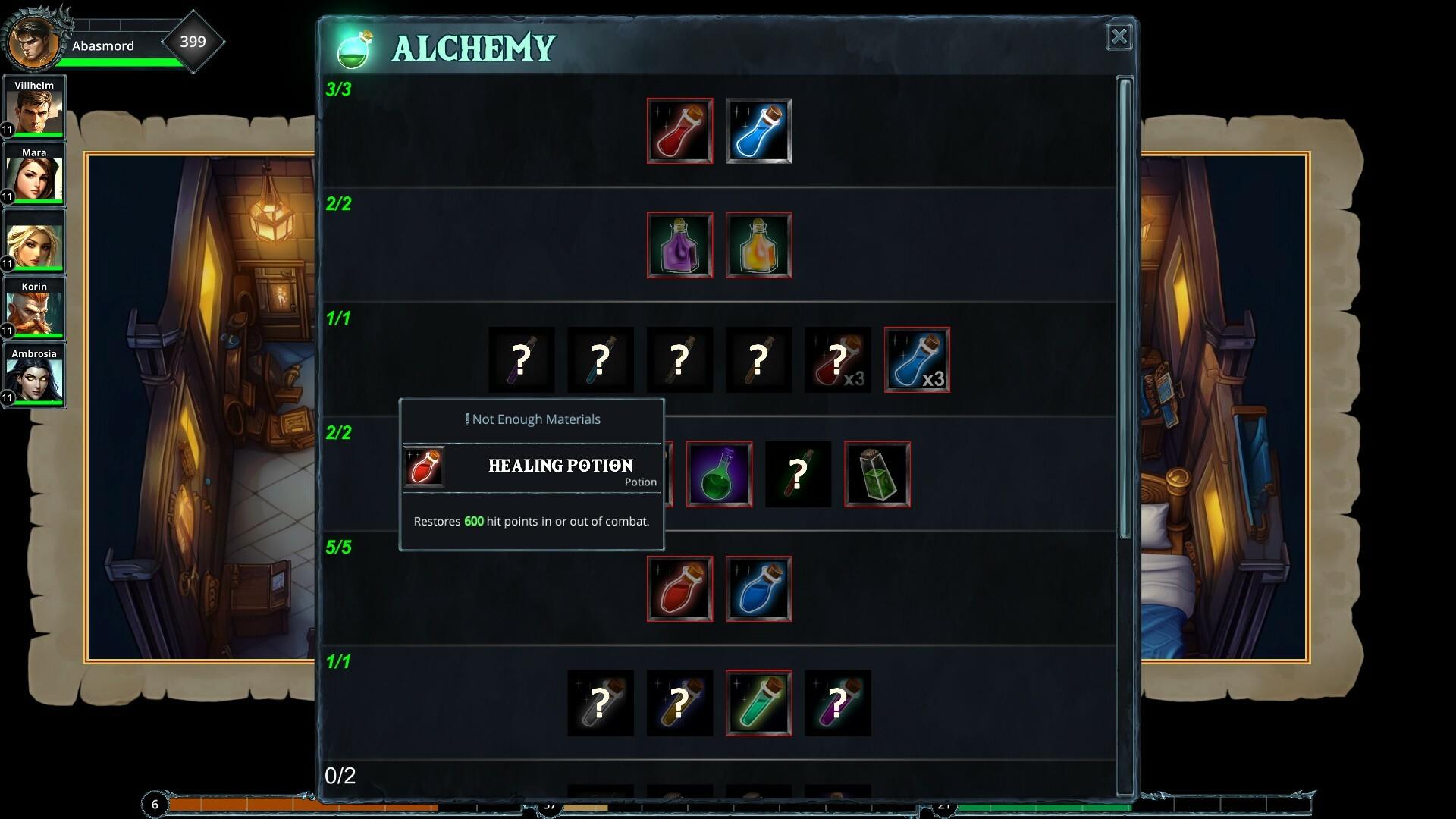
Task: Choose the purple square flask potion
Action: 679,245
